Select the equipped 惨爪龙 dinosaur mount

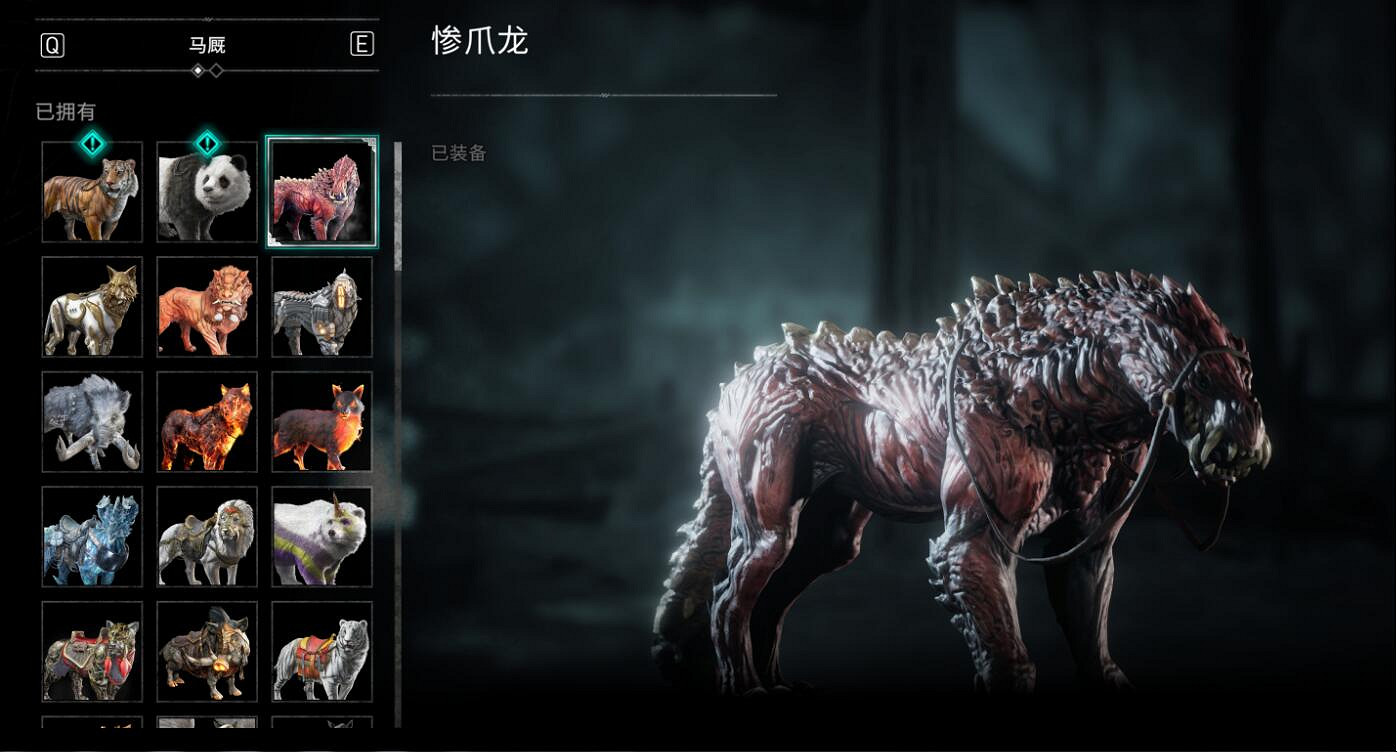(x=321, y=190)
